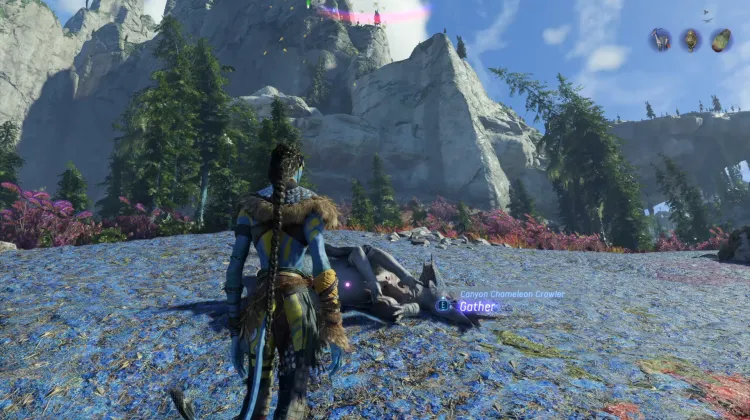Select the bird-creature item icon

point(660,40)
